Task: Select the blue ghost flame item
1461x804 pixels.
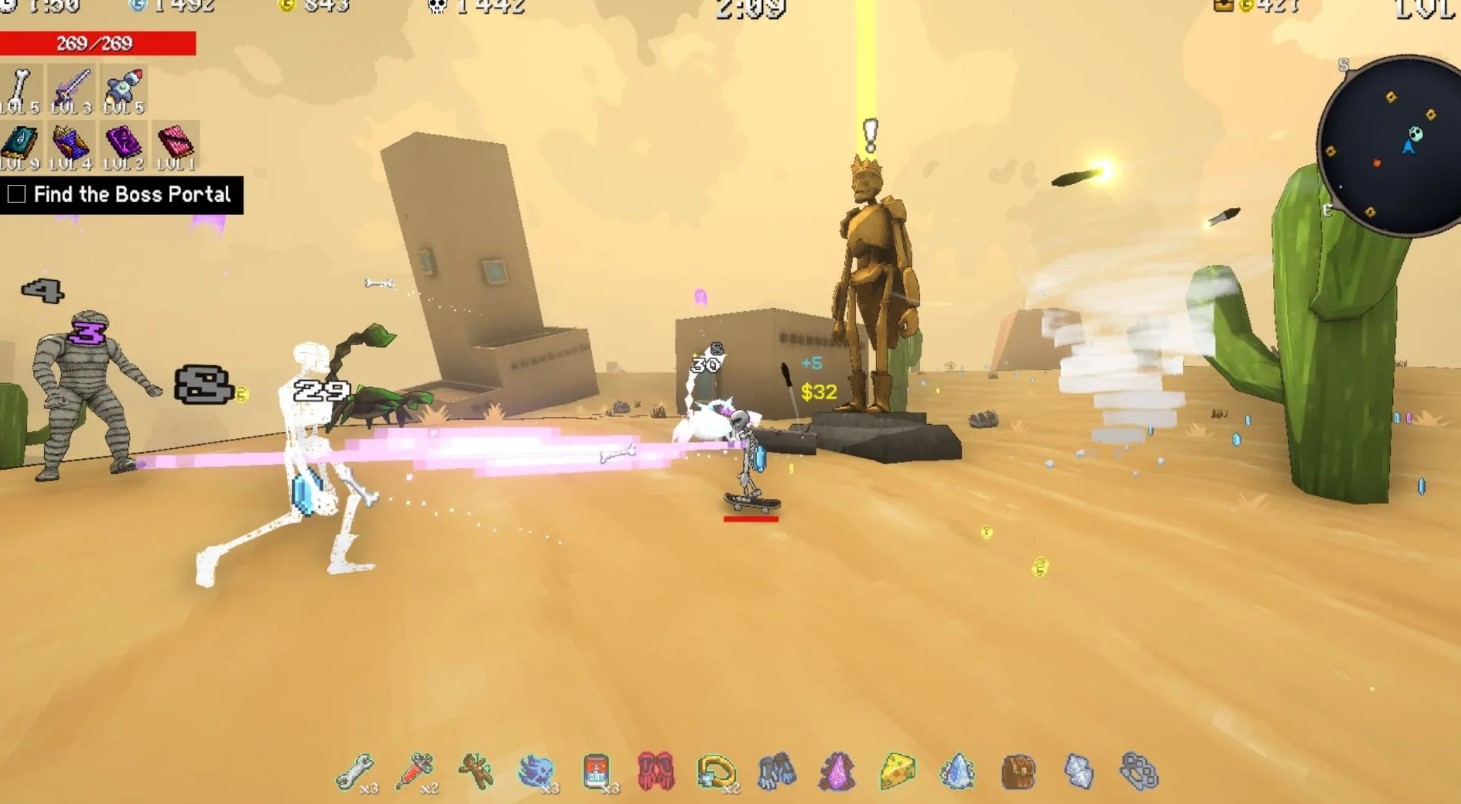Action: [x=536, y=771]
